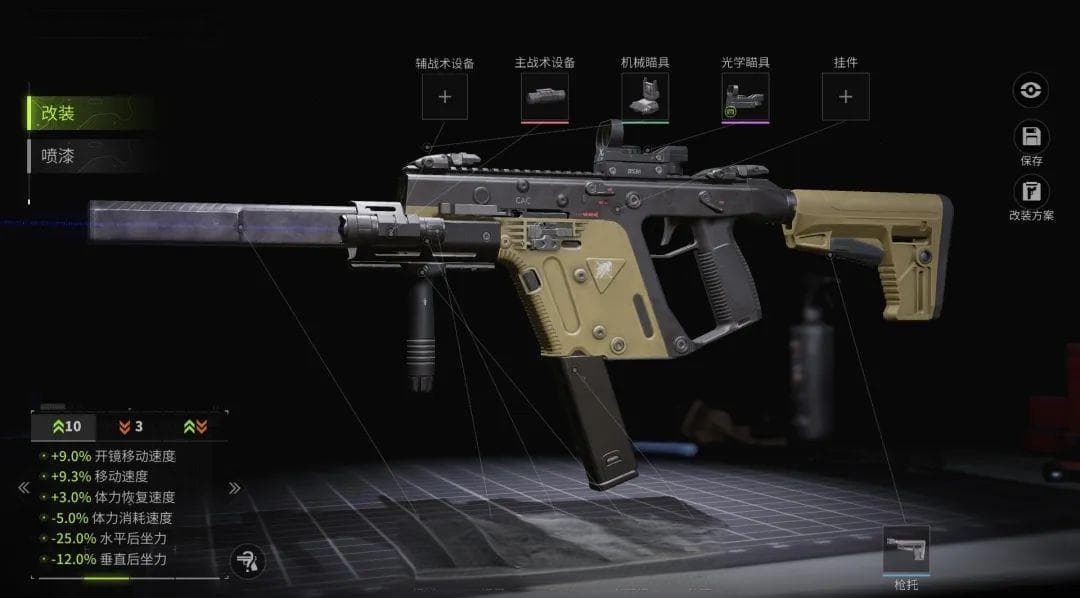1080x598 pixels.
Task: Go to previous stats page arrow
Action: pos(22,488)
